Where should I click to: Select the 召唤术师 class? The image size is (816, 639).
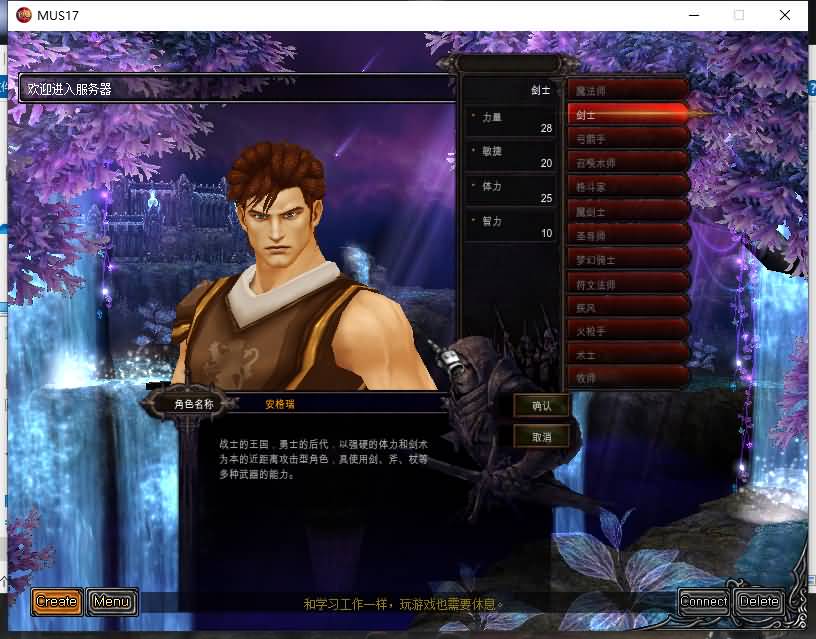pos(627,163)
